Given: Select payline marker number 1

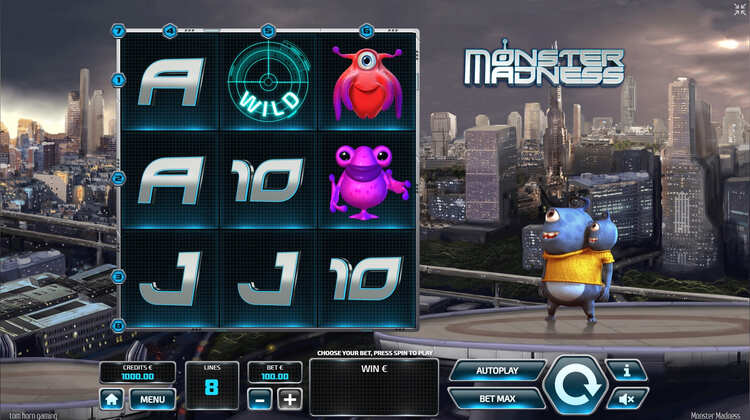Looking at the screenshot, I should pyautogui.click(x=119, y=79).
